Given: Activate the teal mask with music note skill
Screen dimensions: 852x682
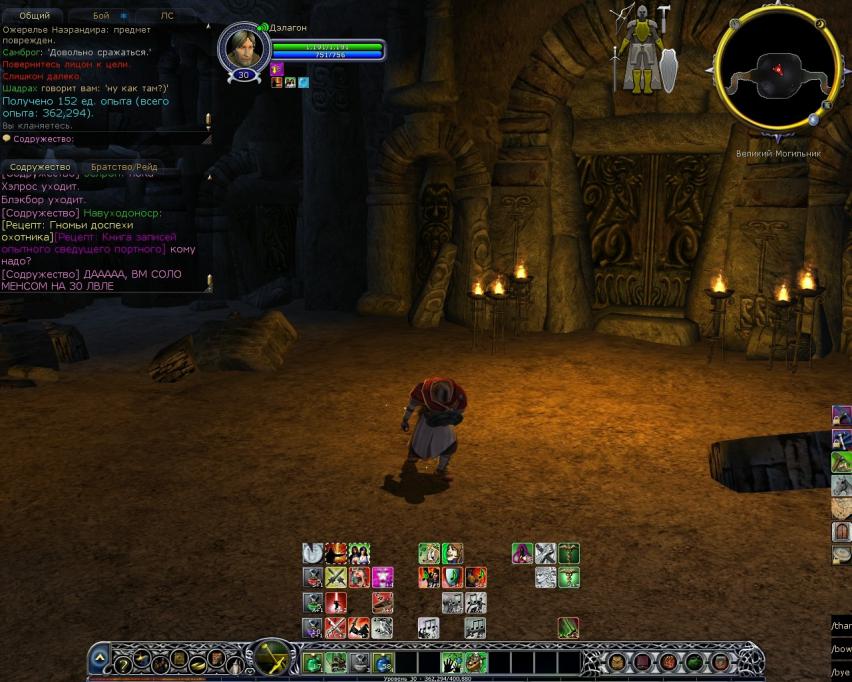Looking at the screenshot, I should coord(452,577).
